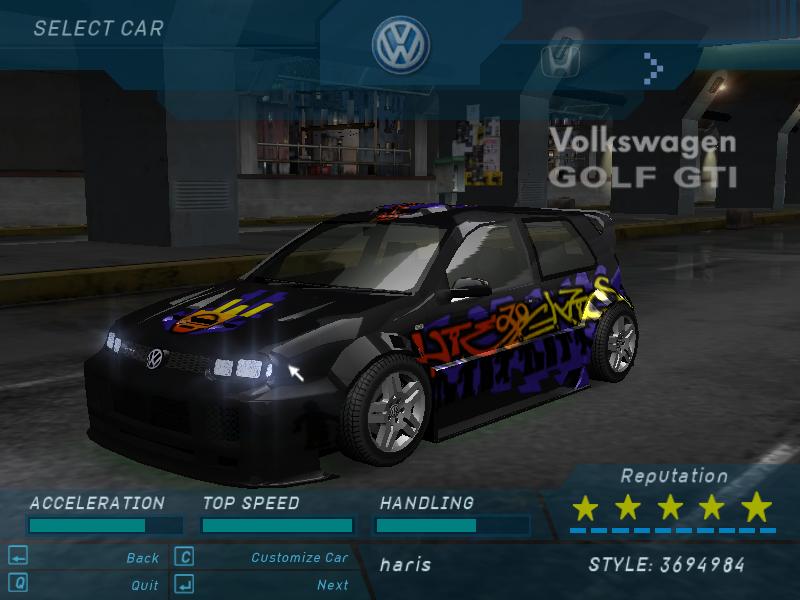Select the Volkswagen brand logo
Viewport: 800px width, 600px height.
[x=400, y=46]
